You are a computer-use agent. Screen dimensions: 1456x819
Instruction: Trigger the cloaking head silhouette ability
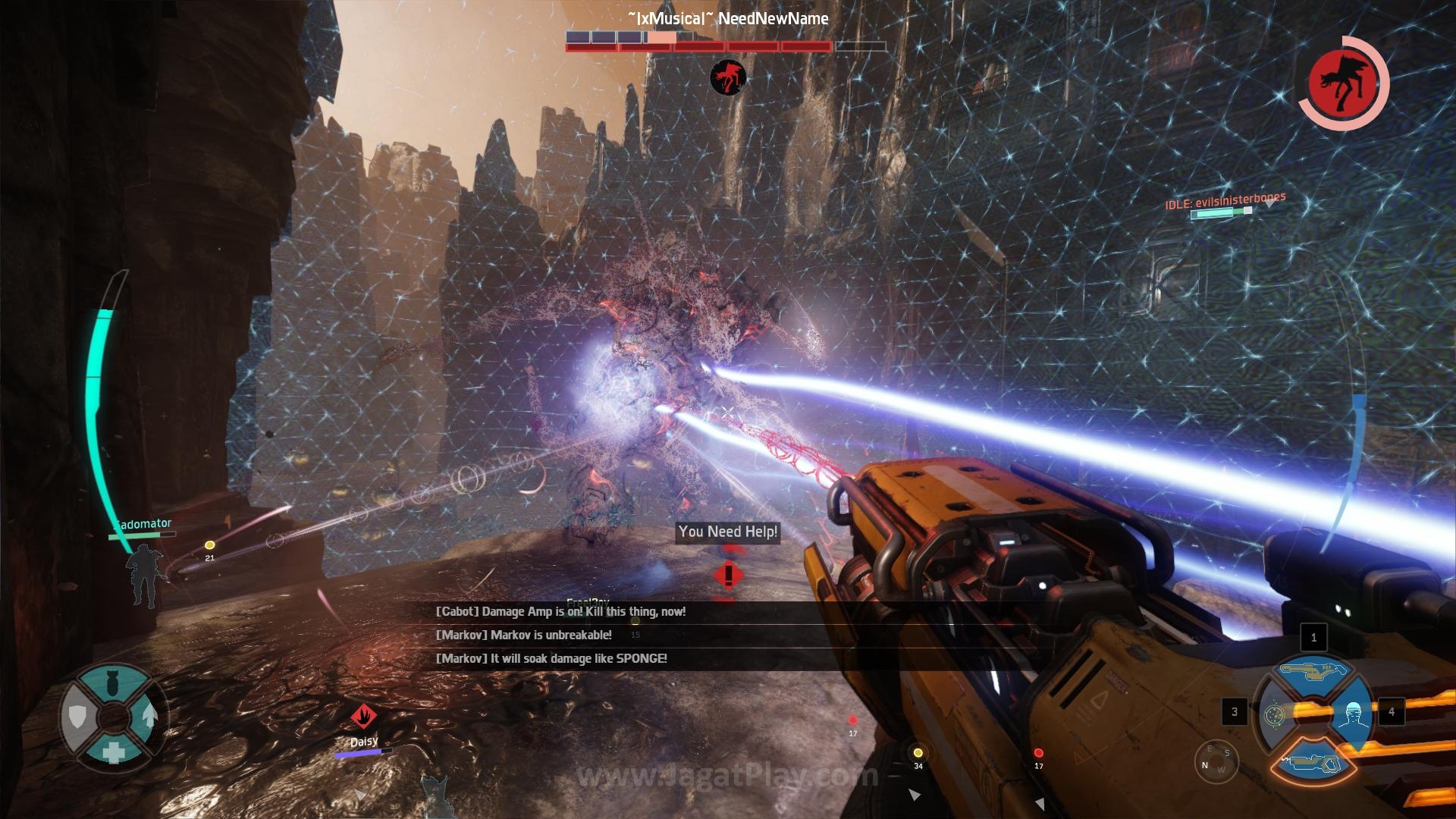(1352, 714)
